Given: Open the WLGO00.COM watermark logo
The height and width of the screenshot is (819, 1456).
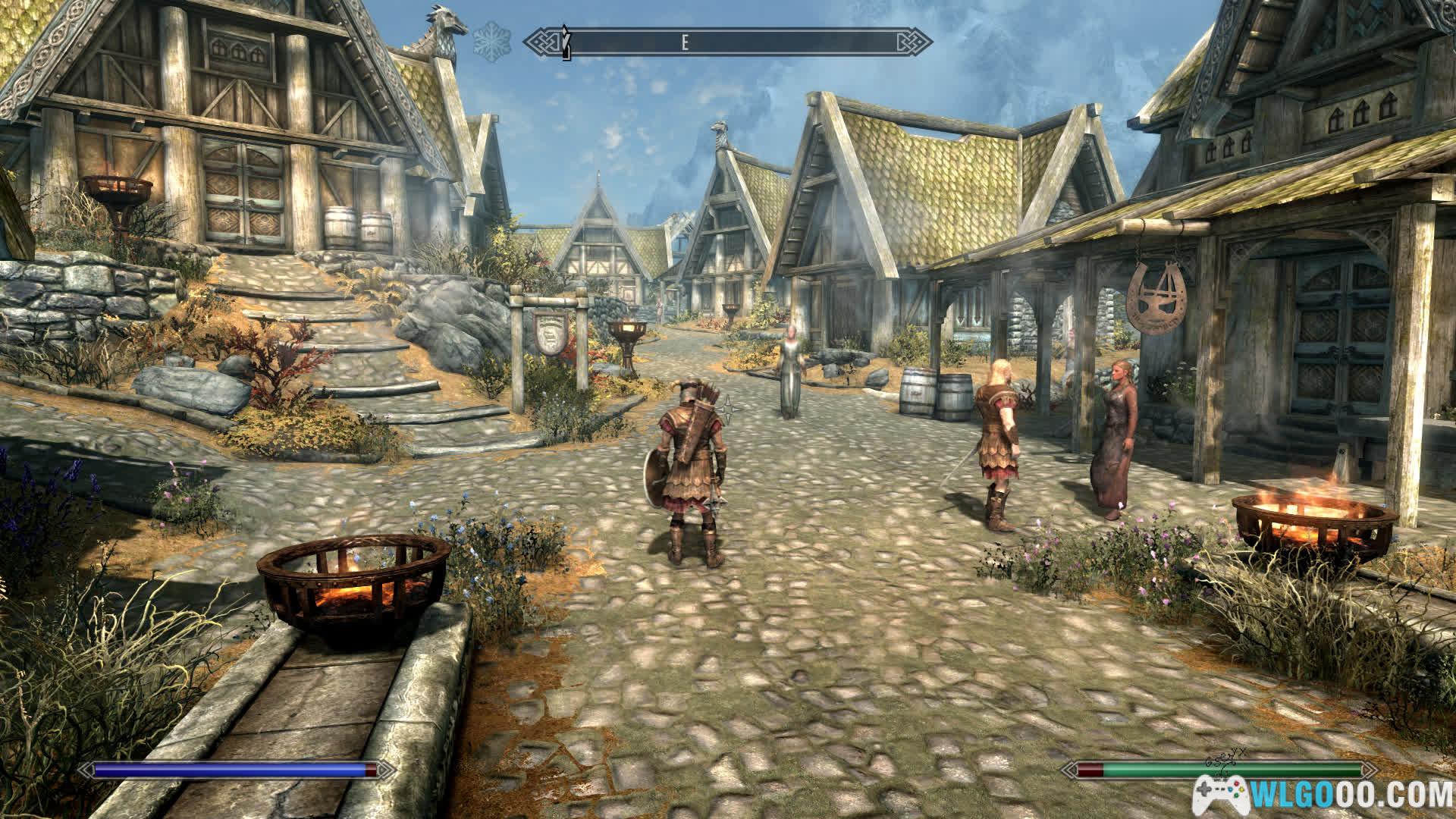Looking at the screenshot, I should [1322, 794].
